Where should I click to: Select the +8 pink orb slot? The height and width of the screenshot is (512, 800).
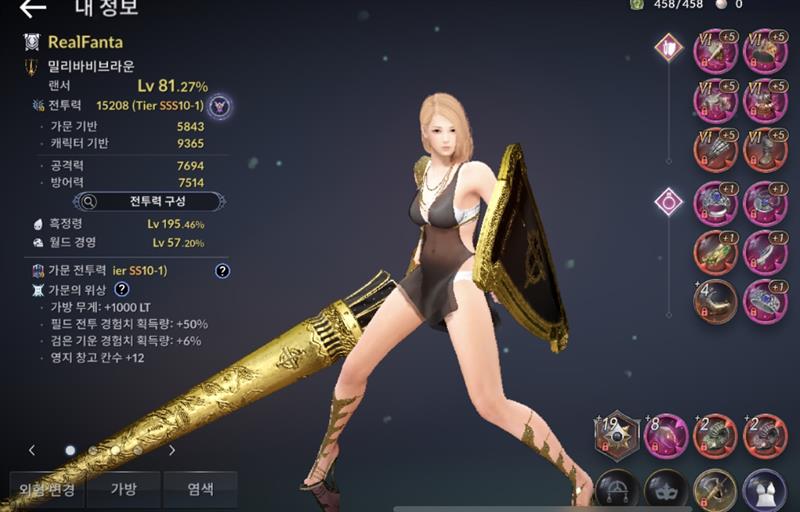[666, 434]
